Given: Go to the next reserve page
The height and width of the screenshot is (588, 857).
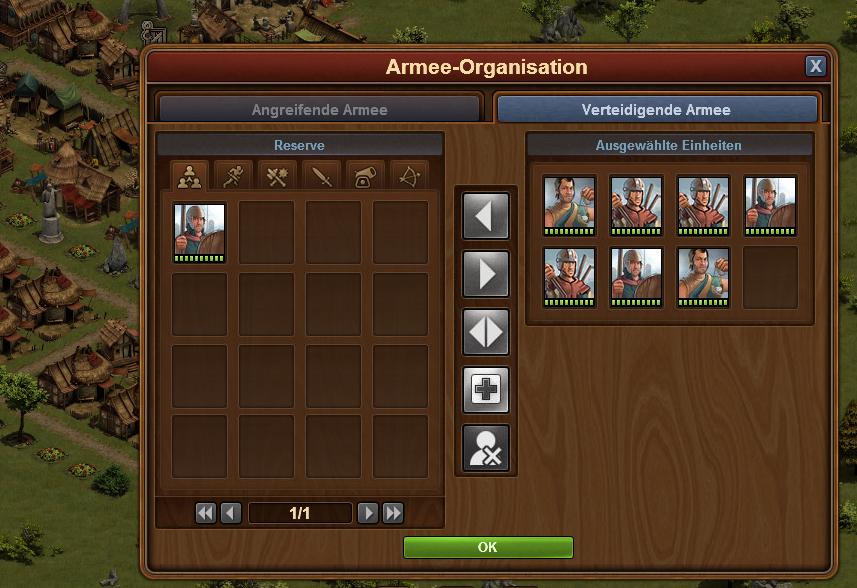Looking at the screenshot, I should pos(368,513).
